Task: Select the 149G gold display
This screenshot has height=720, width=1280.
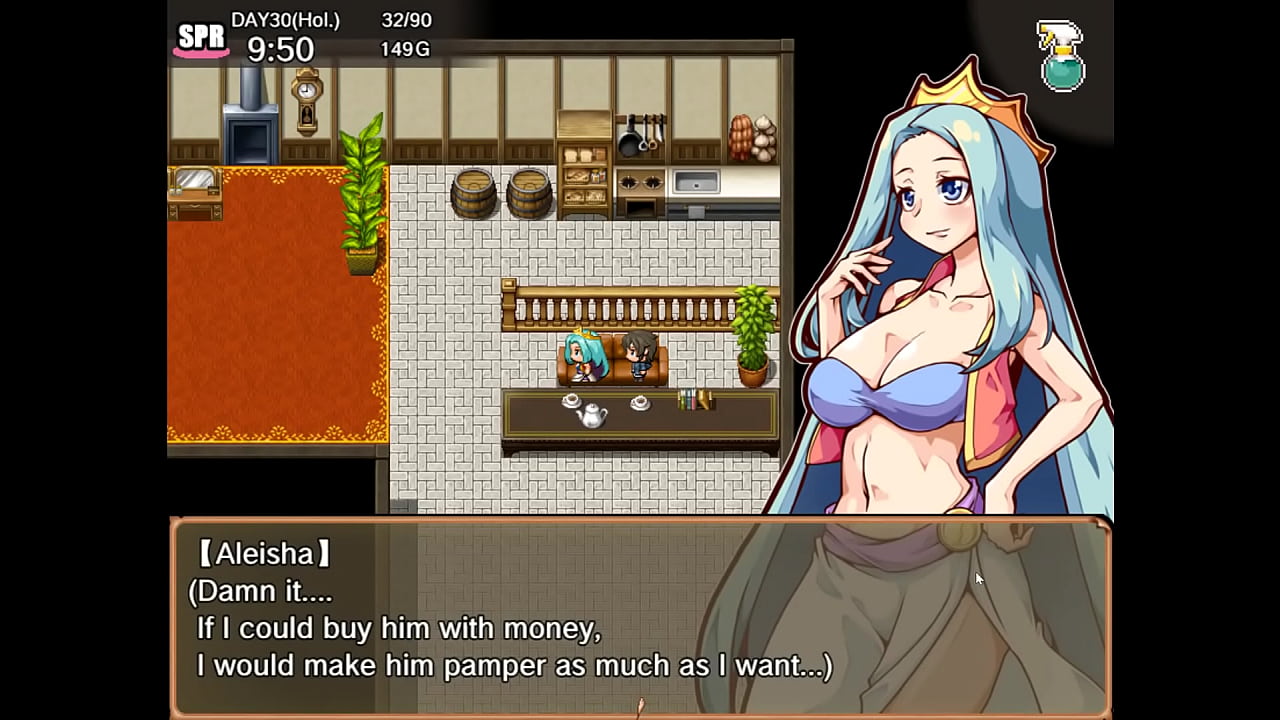Action: pyautogui.click(x=405, y=48)
